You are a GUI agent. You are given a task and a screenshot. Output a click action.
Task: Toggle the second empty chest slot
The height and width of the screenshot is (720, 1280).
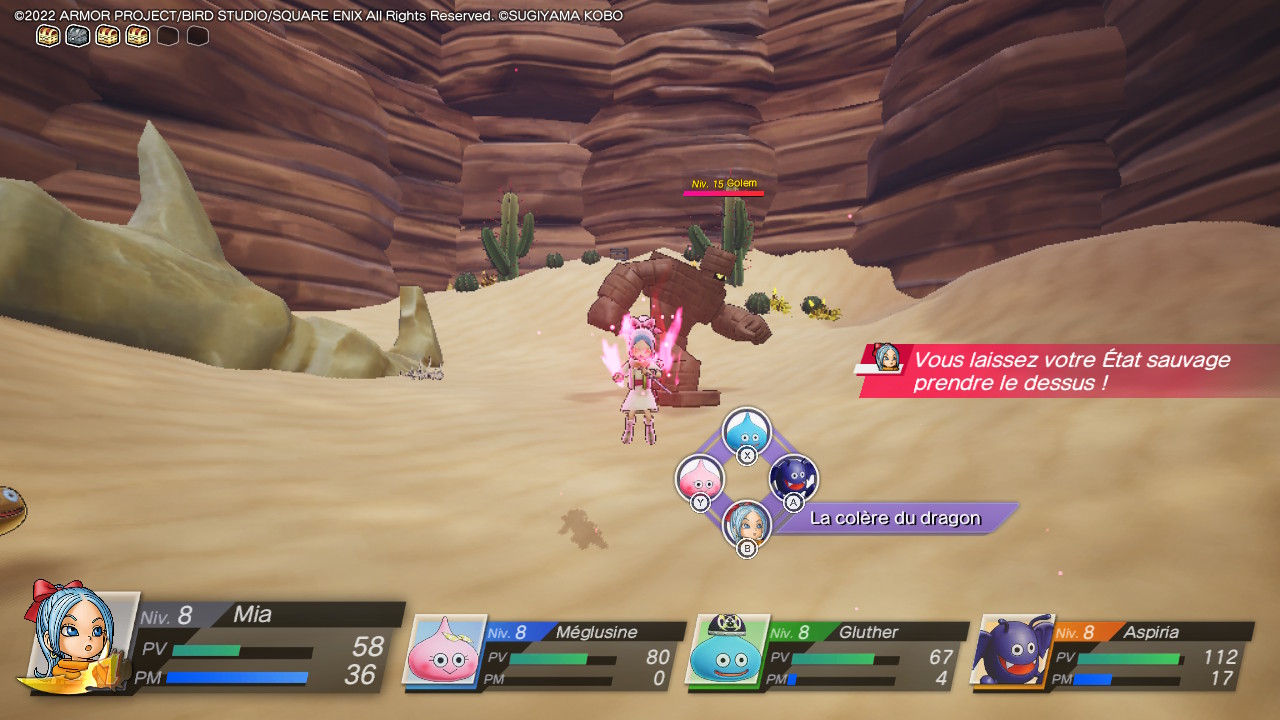tap(197, 35)
